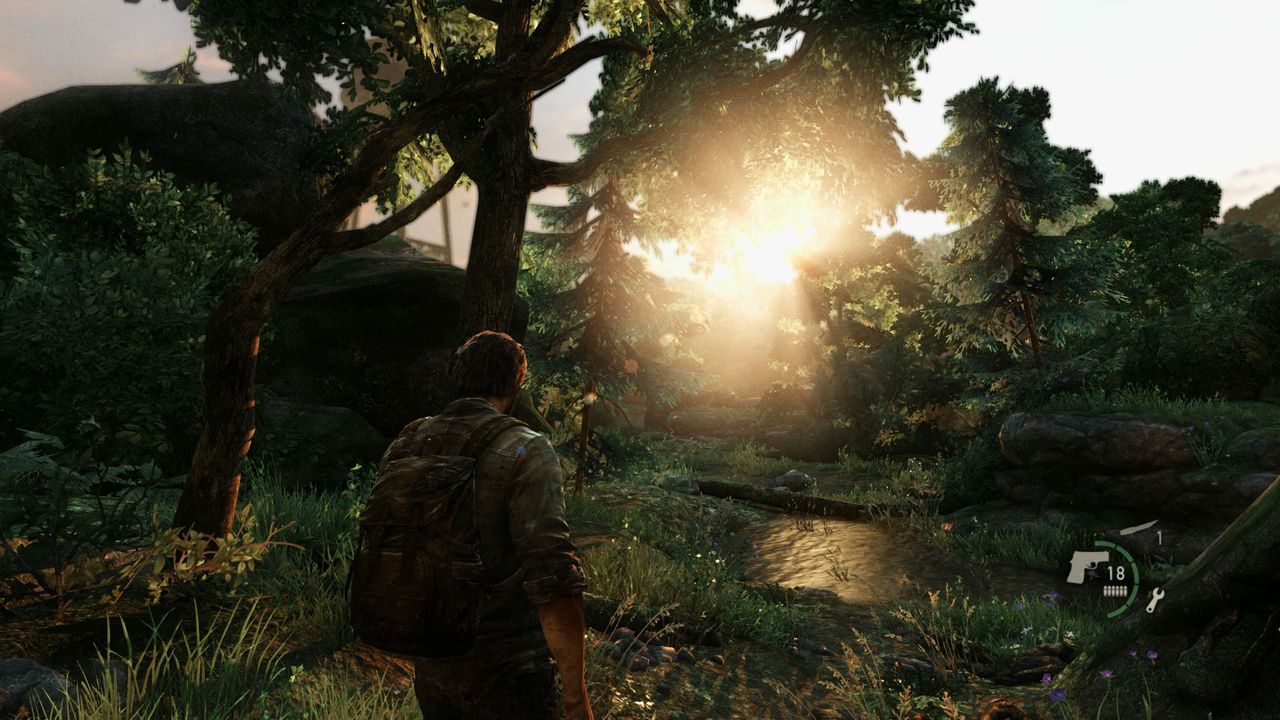
Task: Select the shiv count numeral 1
Action: [1159, 537]
